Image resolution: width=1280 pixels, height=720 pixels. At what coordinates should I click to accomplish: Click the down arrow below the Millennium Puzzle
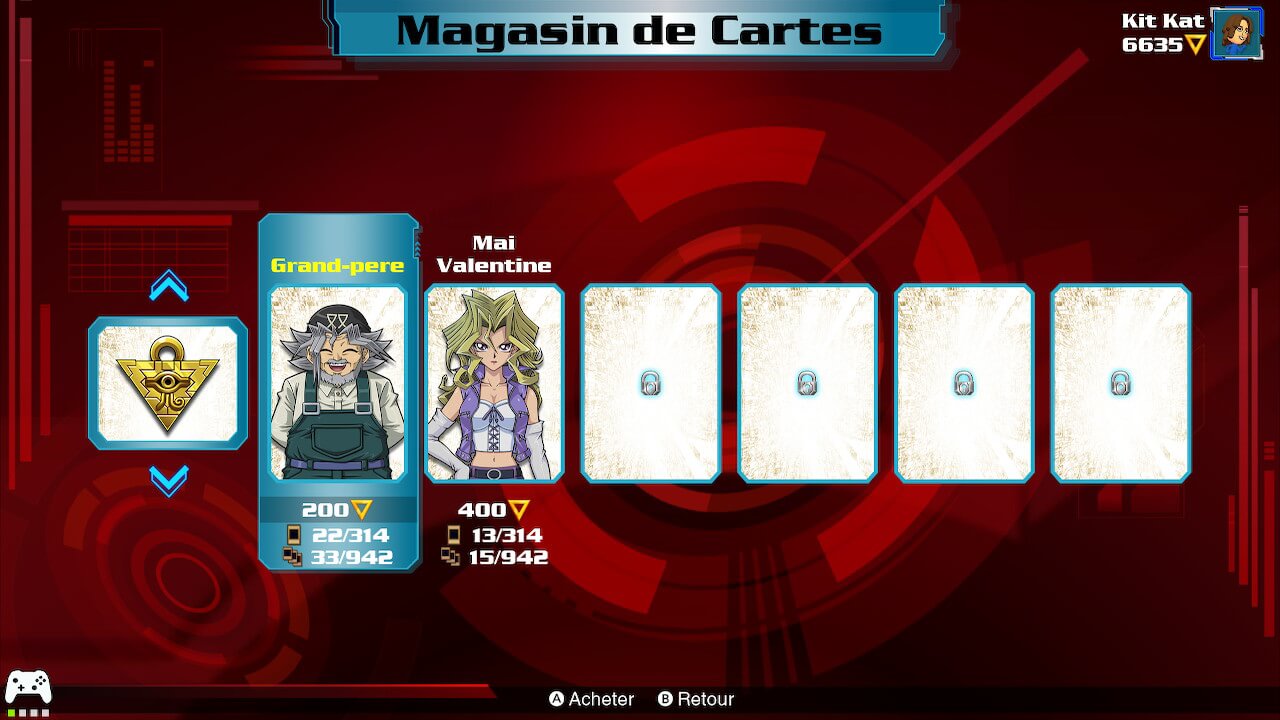pos(168,481)
